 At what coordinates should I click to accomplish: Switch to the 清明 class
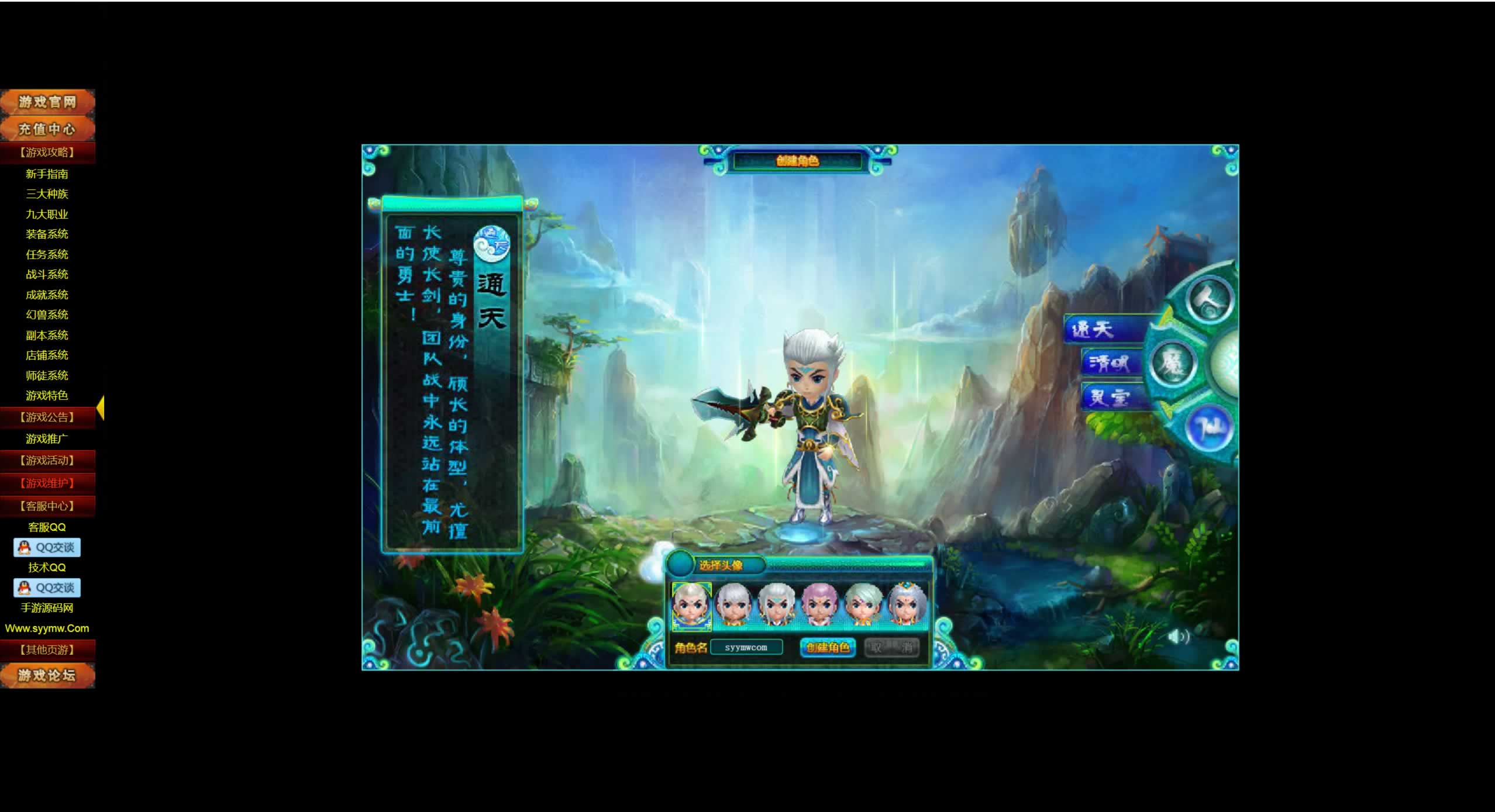click(1108, 364)
